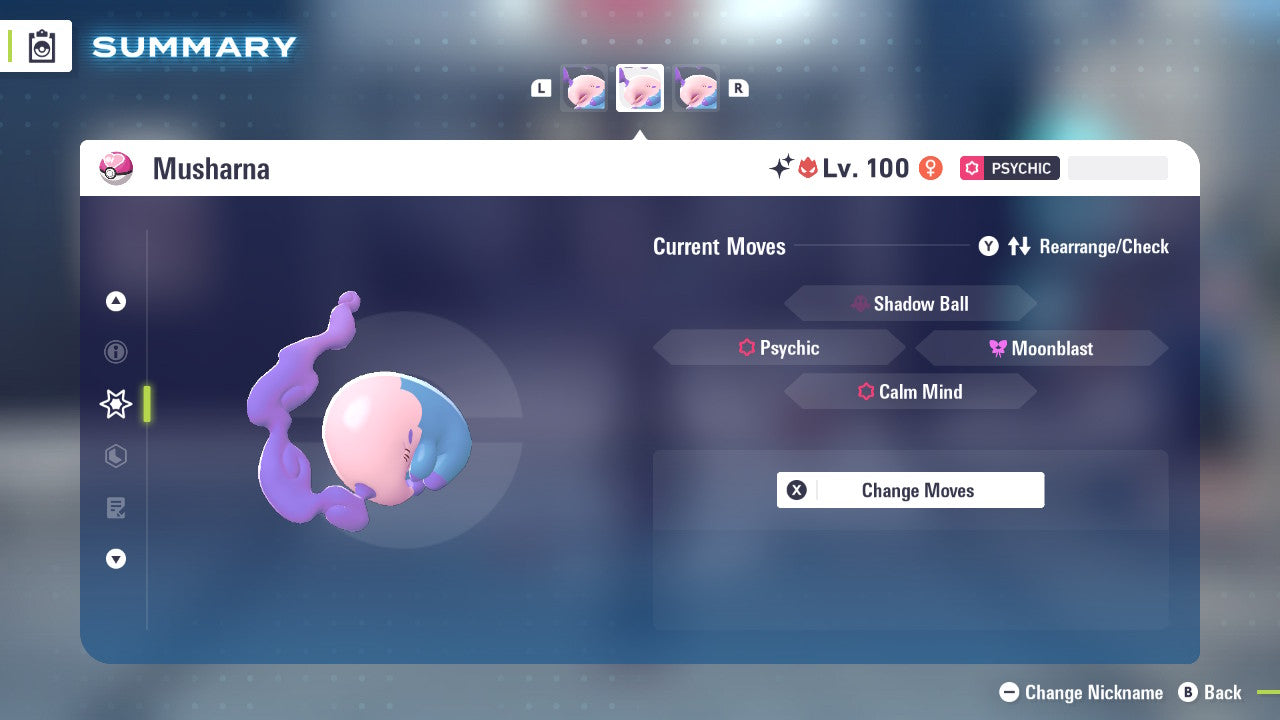Select the right party Pokémon thumbnail
The width and height of the screenshot is (1280, 720).
point(696,88)
